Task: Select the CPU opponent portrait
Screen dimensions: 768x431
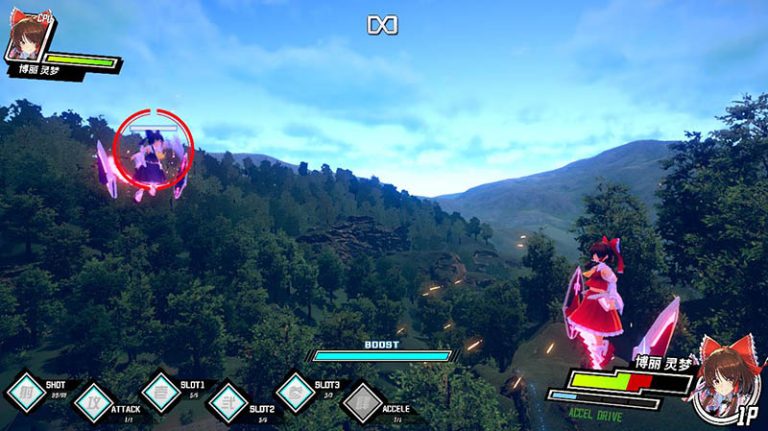Action: coord(28,40)
